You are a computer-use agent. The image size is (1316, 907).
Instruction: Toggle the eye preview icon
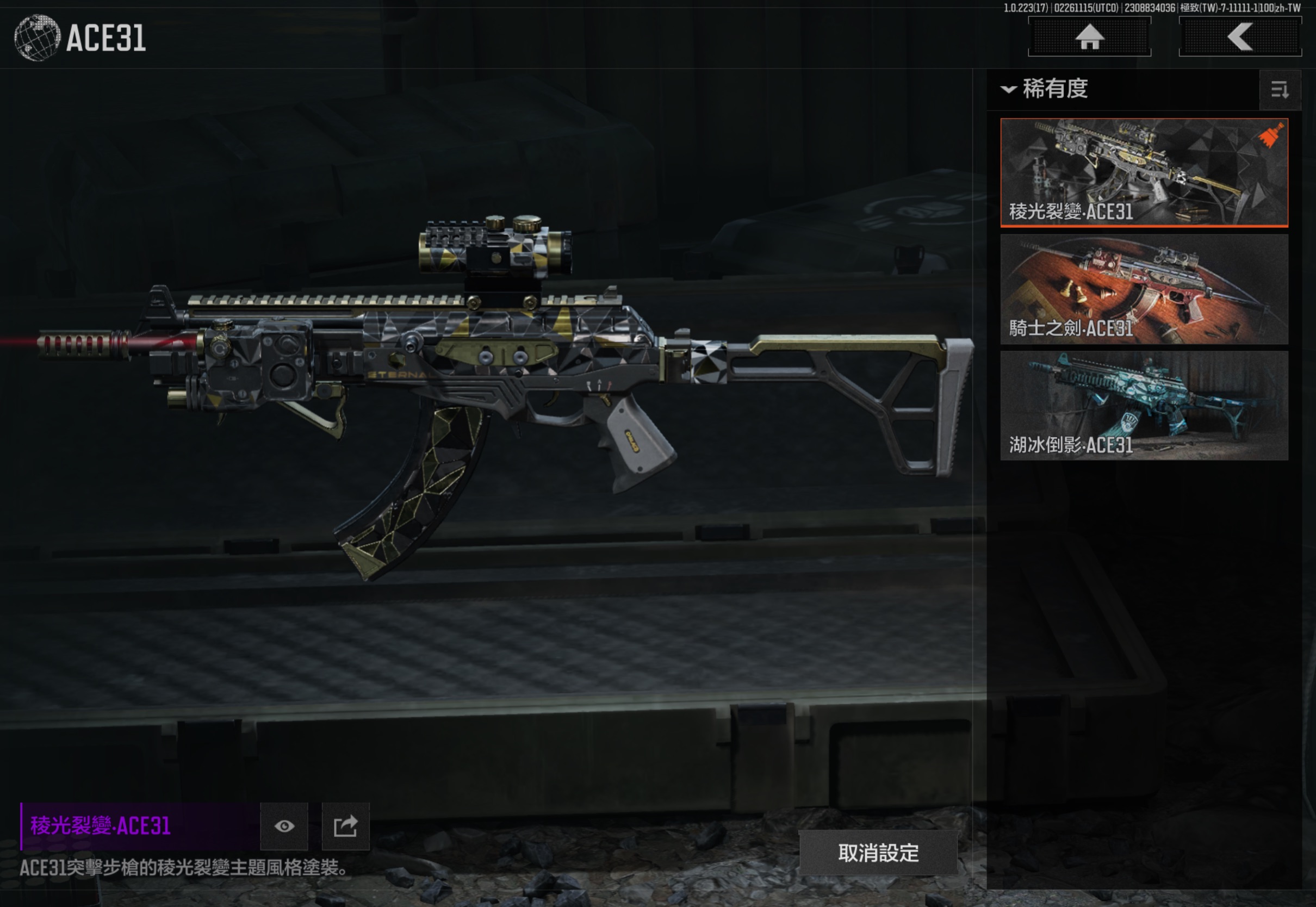[284, 827]
